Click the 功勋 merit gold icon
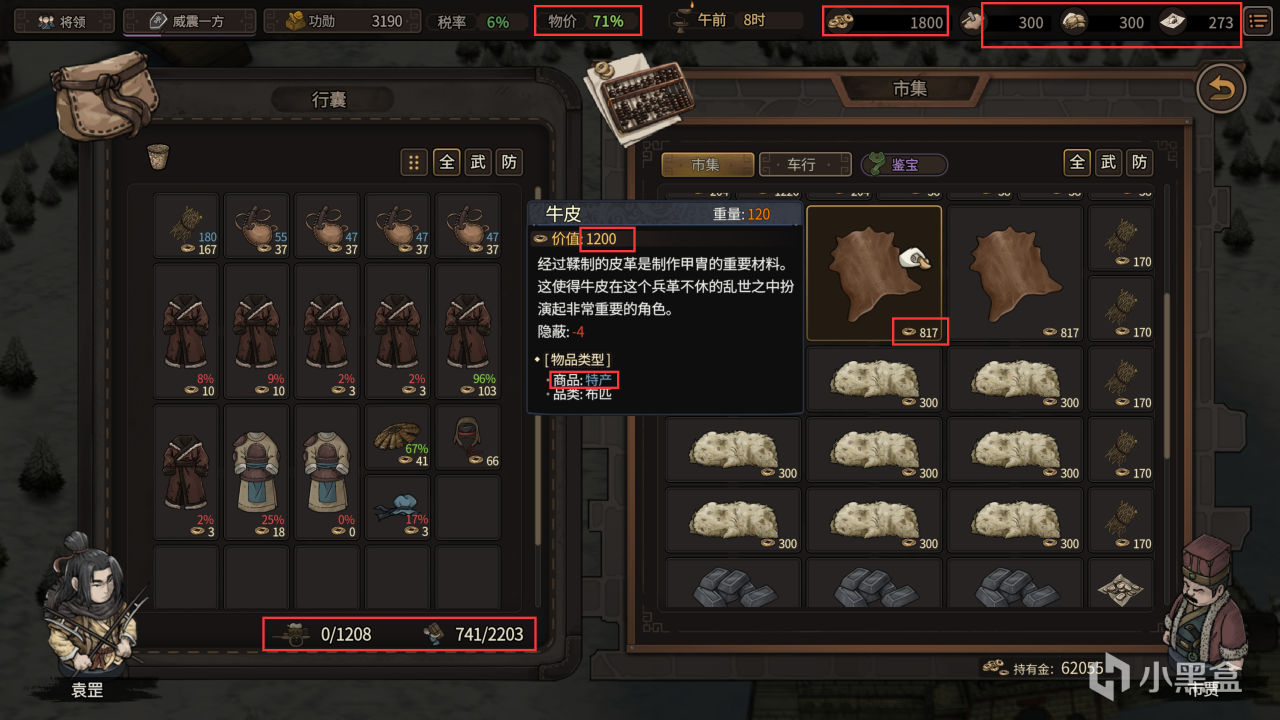This screenshot has width=1280, height=720. pos(294,20)
